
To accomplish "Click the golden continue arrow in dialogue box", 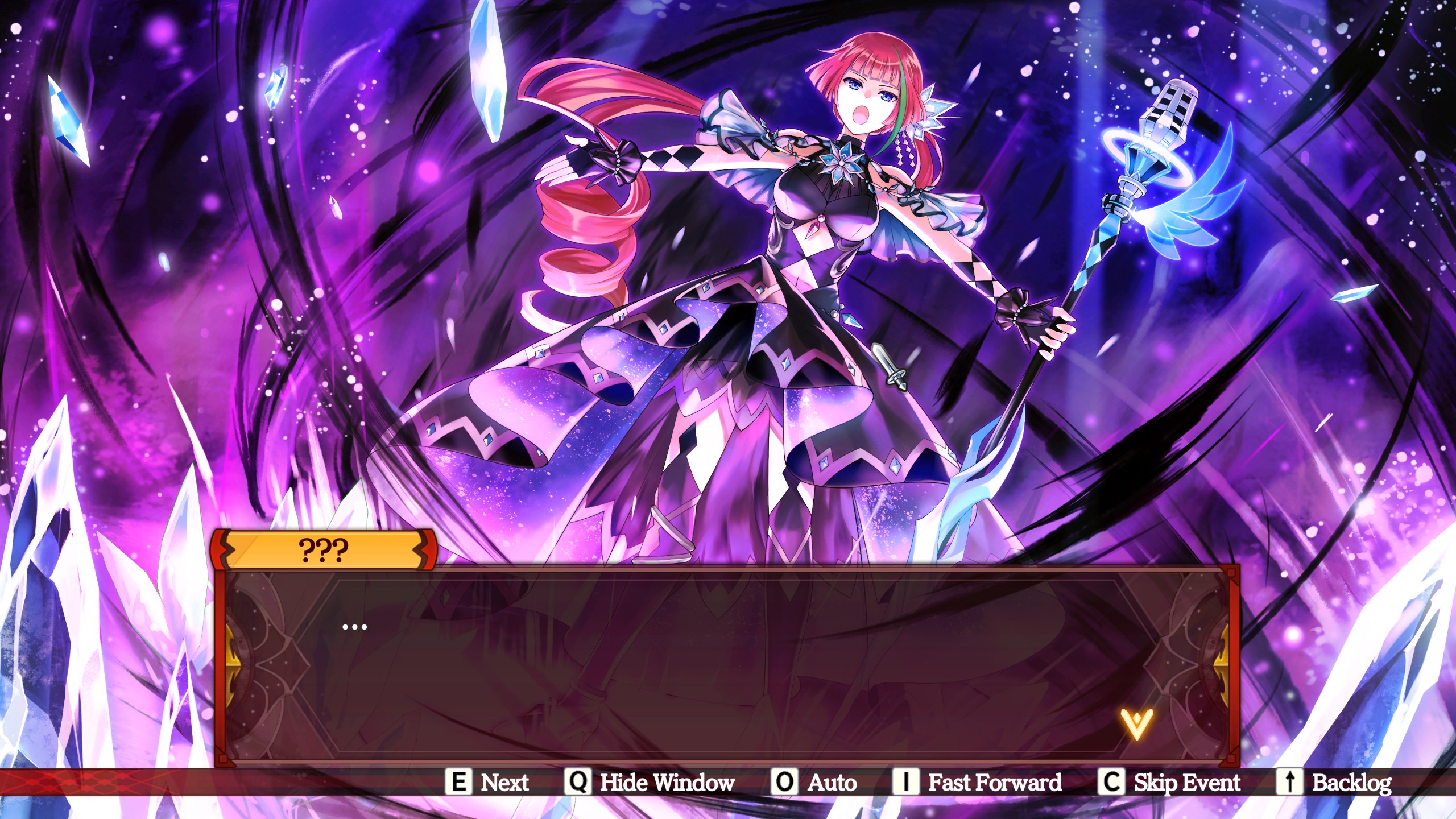I will 1136,723.
